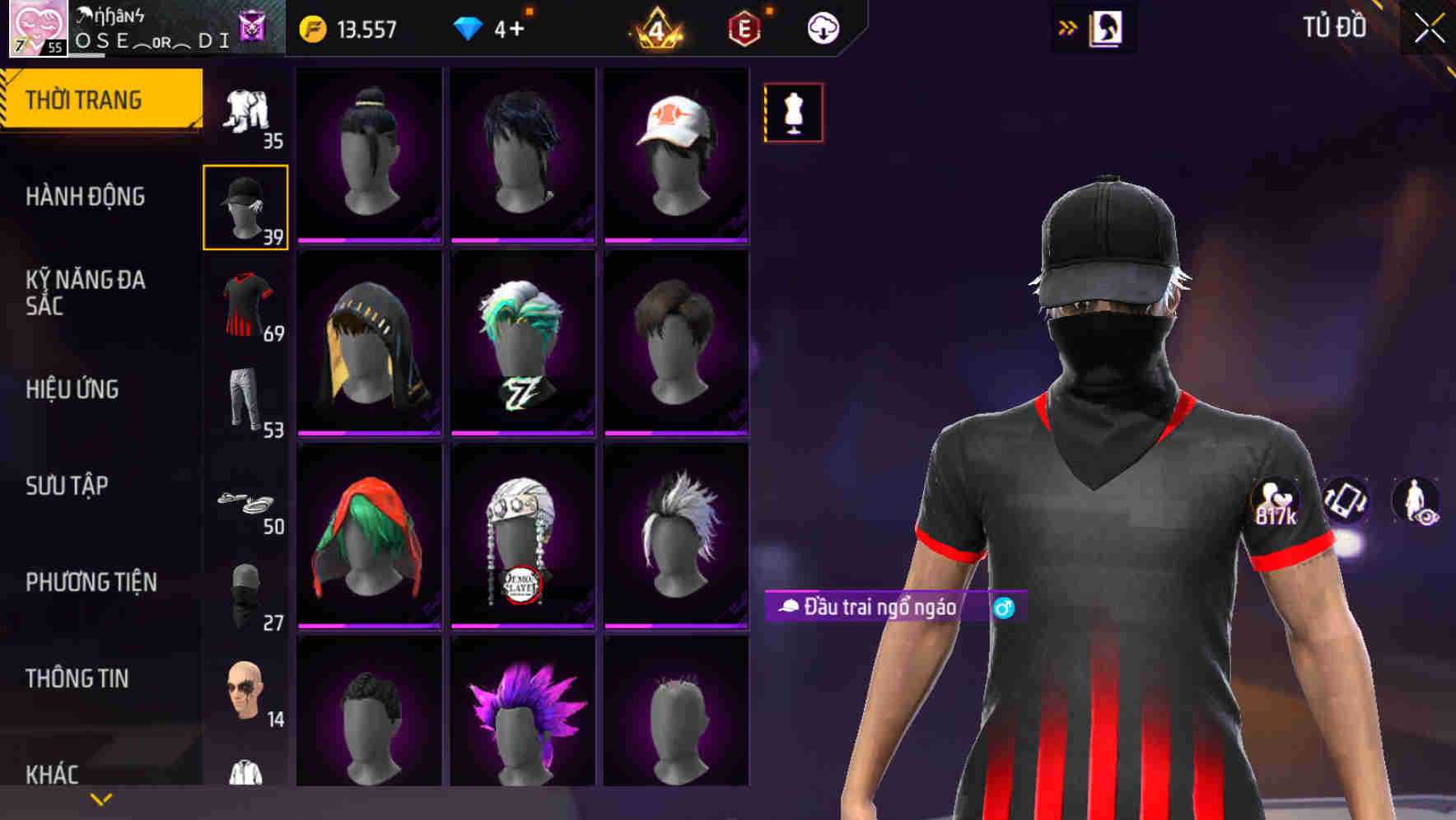Click the mannequin preview icon beside item grid
This screenshot has height=820, width=1456.
tap(793, 113)
